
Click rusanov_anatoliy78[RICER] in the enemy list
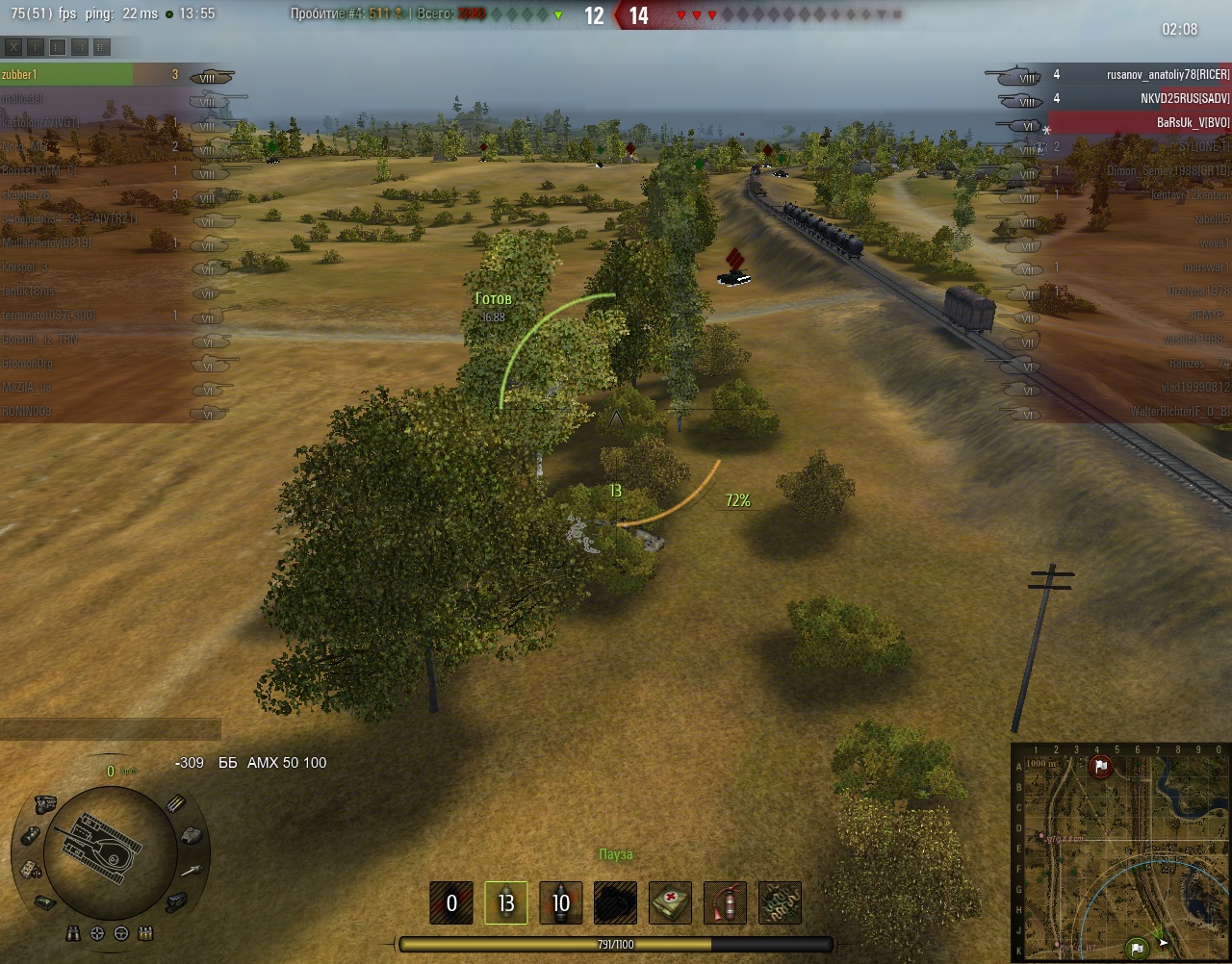(1168, 74)
